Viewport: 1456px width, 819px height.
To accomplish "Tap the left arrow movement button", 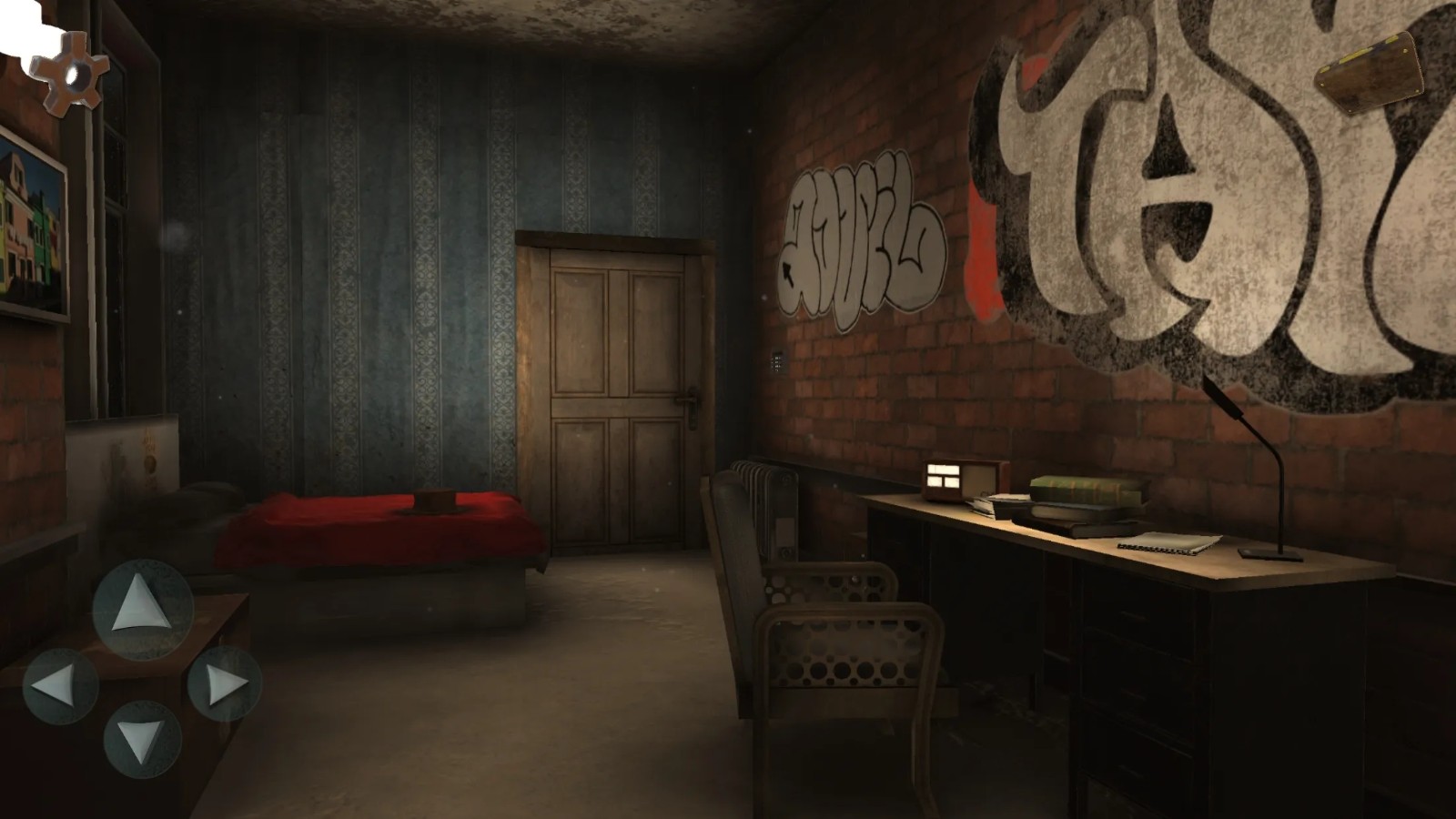I will pos(61,685).
